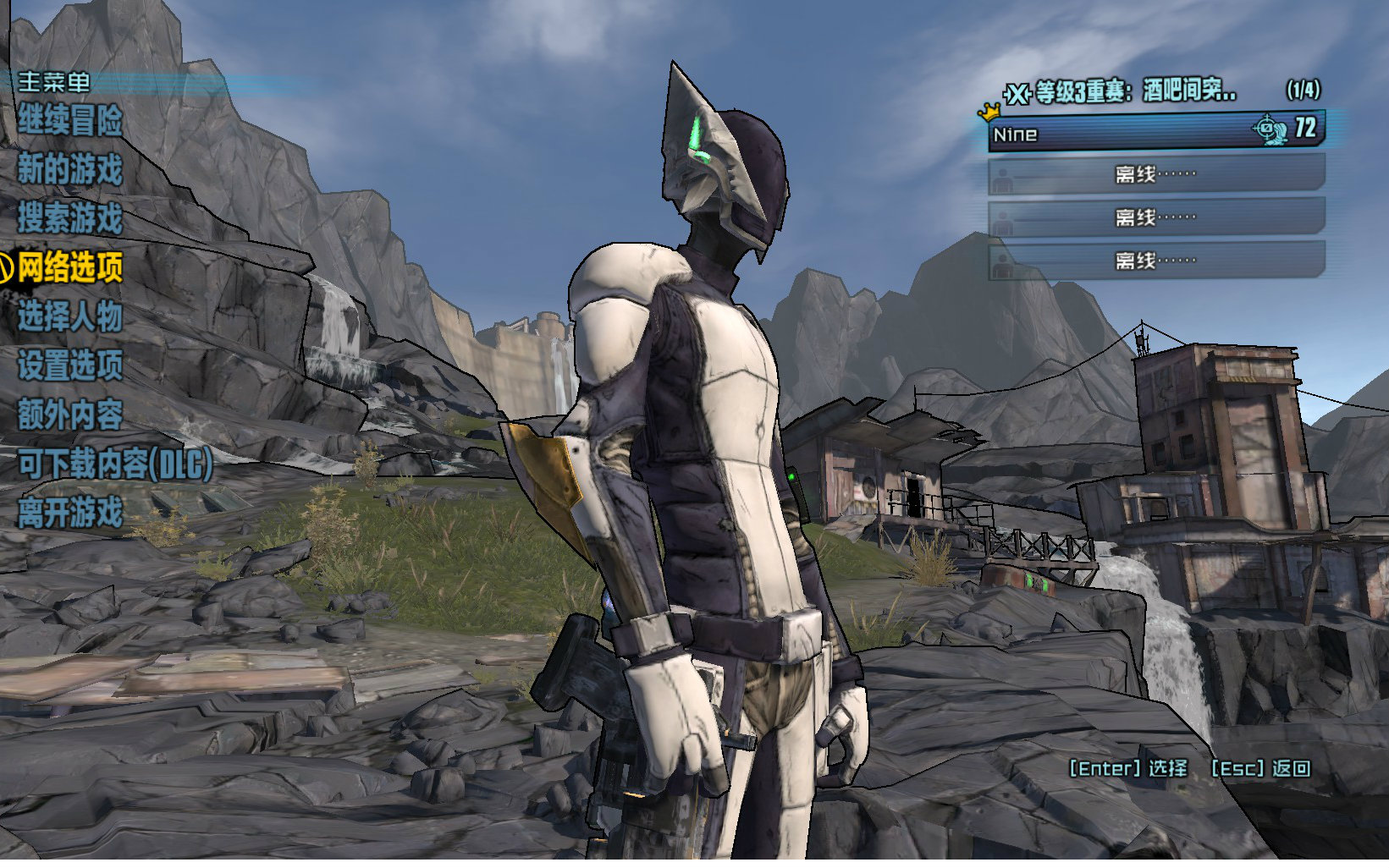Quit via 离开游戏 menu entry
Screen dimensions: 1389x868
coord(70,514)
